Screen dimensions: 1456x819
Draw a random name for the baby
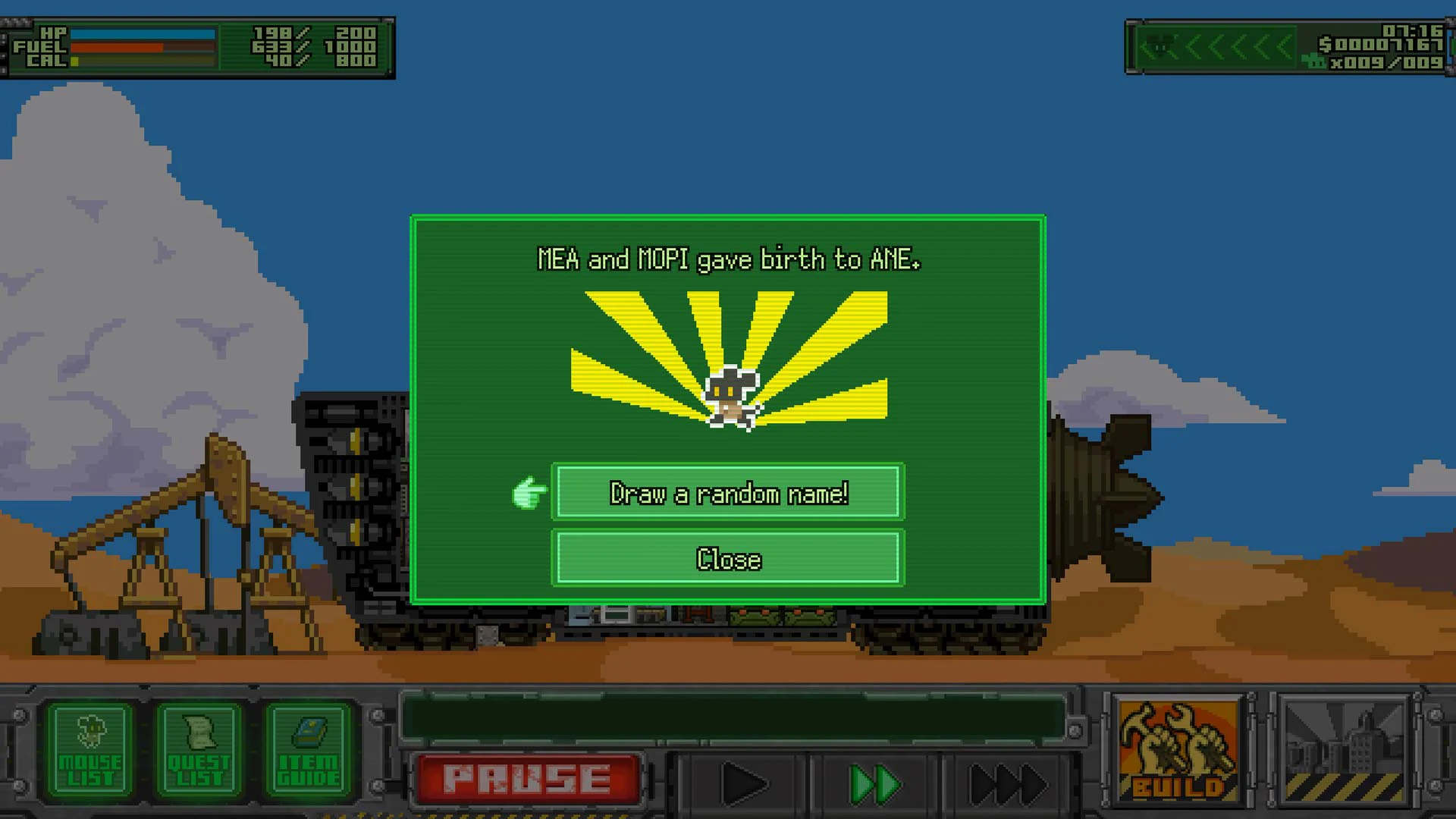729,493
